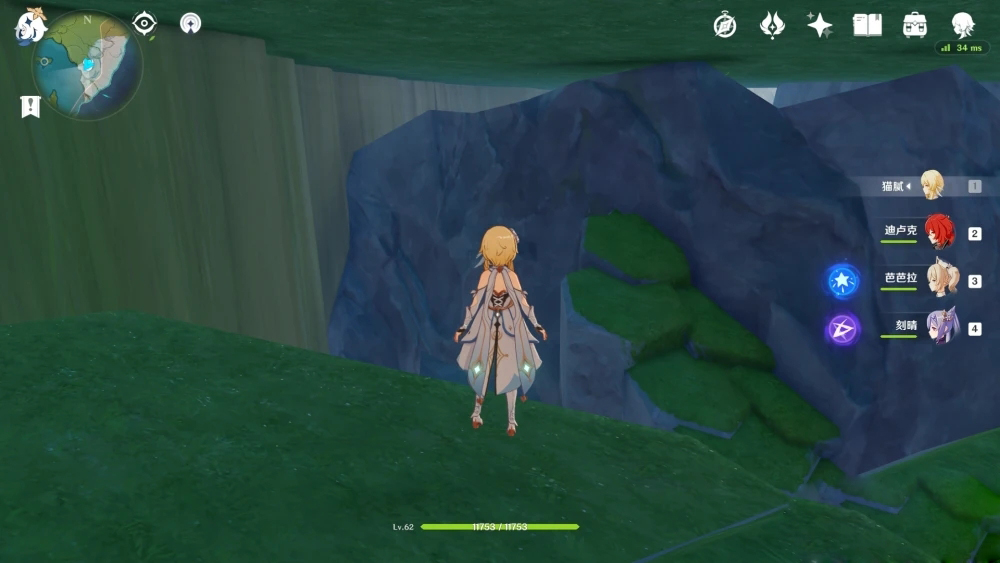Open the backpack inventory icon
Viewport: 1000px width, 563px height.
click(x=914, y=25)
